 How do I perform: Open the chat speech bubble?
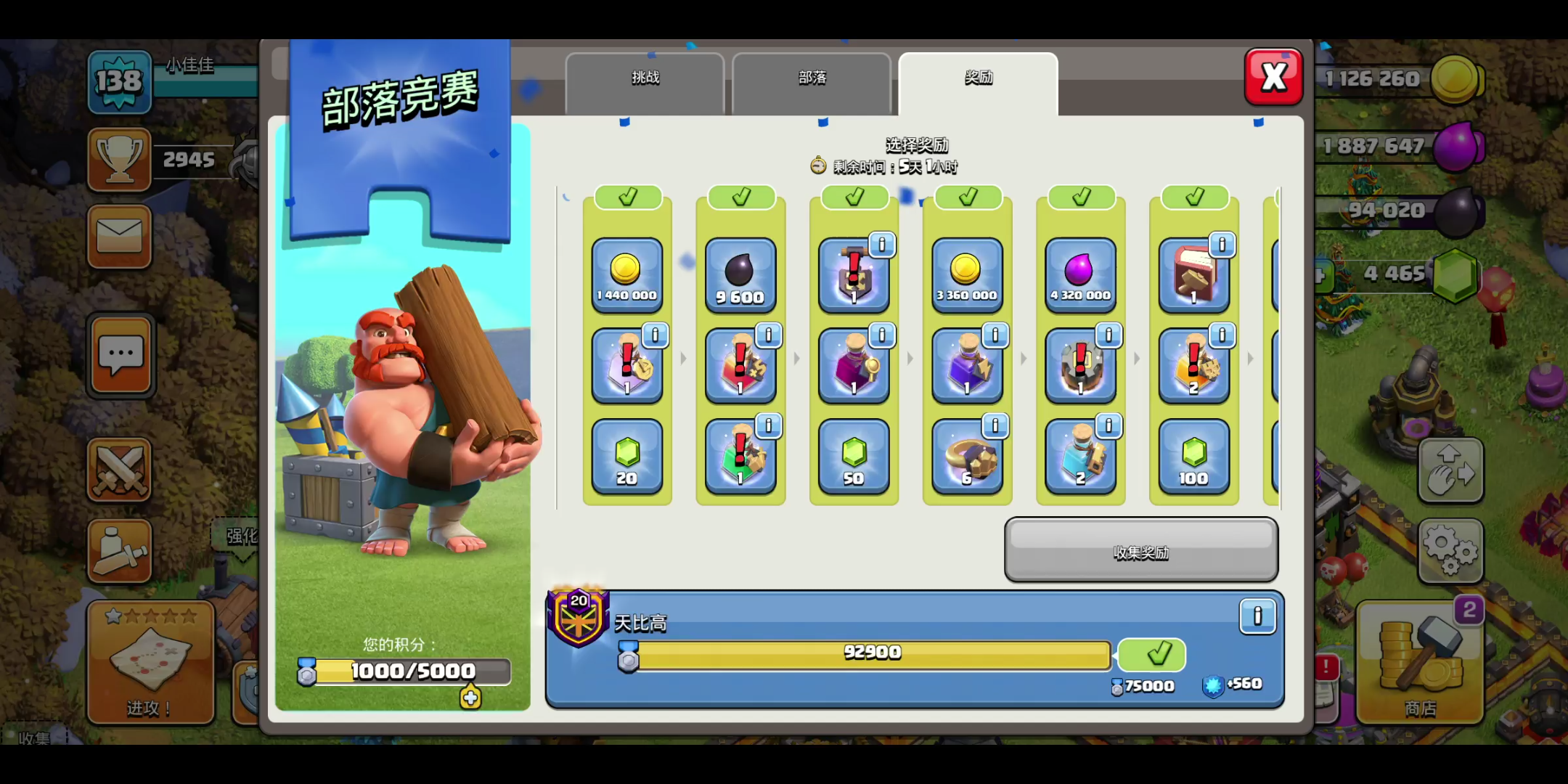(121, 356)
